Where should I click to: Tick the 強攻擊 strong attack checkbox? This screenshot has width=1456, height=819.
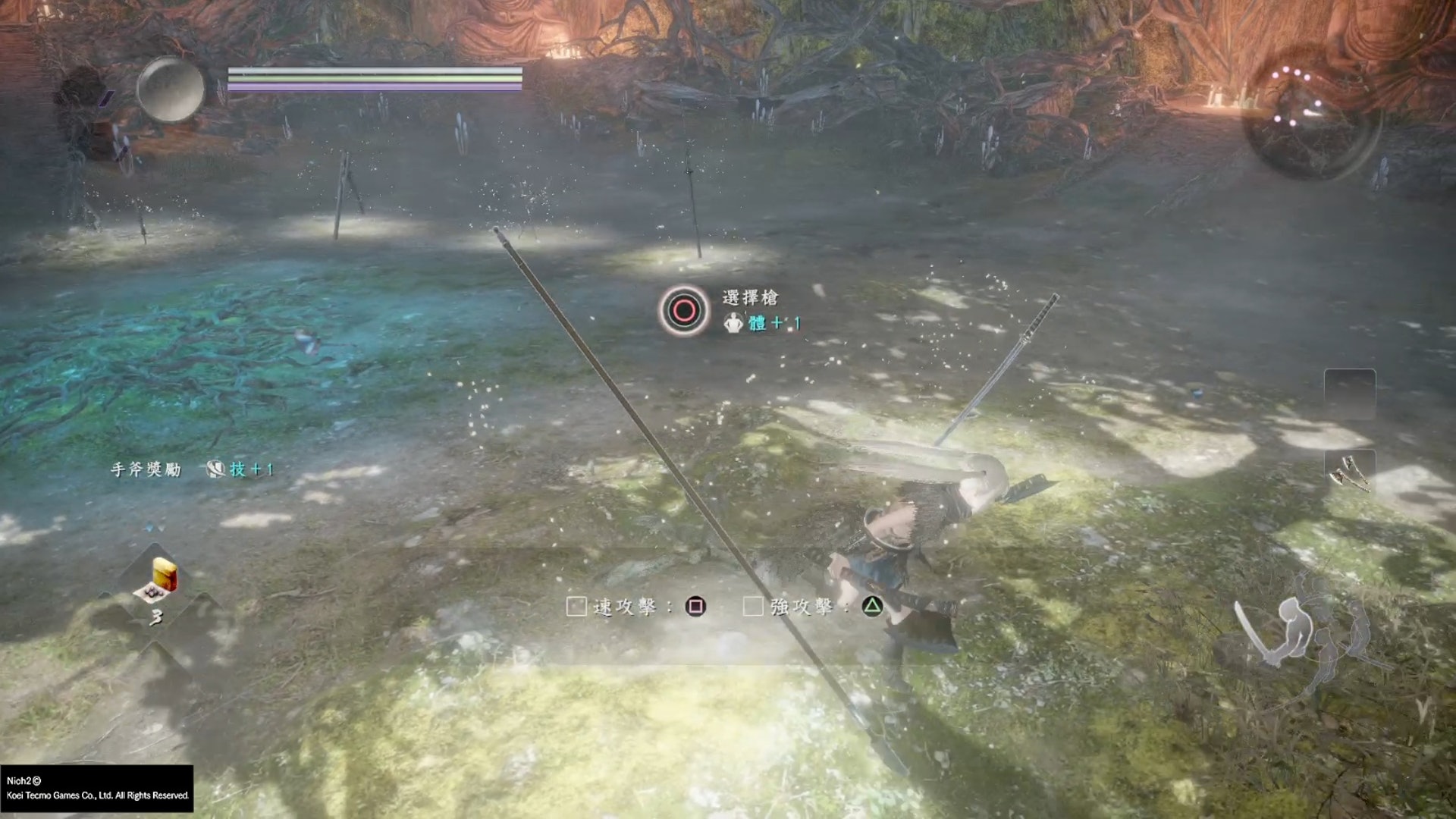point(753,607)
